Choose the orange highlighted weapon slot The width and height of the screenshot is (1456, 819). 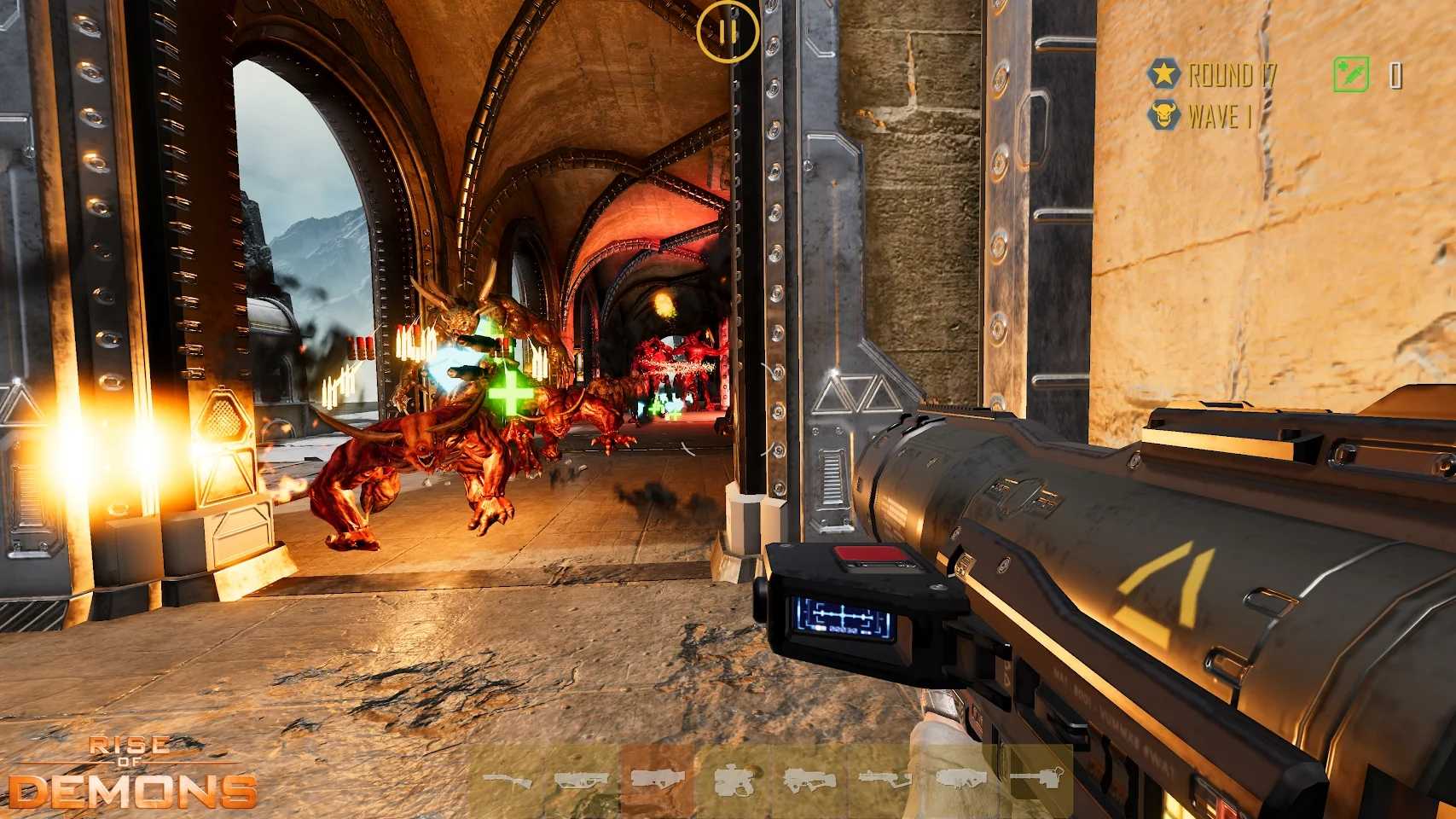coord(656,779)
